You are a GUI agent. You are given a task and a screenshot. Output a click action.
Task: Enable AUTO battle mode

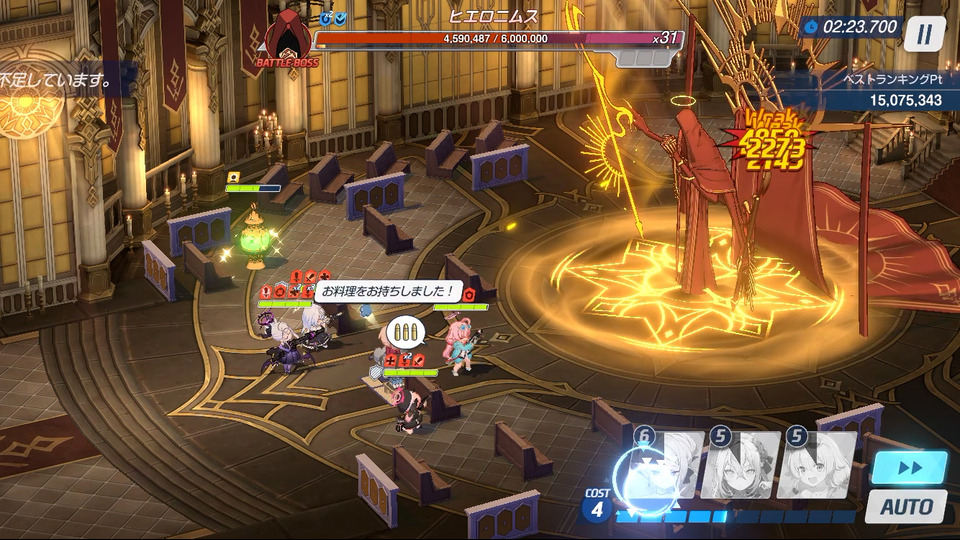(x=908, y=506)
